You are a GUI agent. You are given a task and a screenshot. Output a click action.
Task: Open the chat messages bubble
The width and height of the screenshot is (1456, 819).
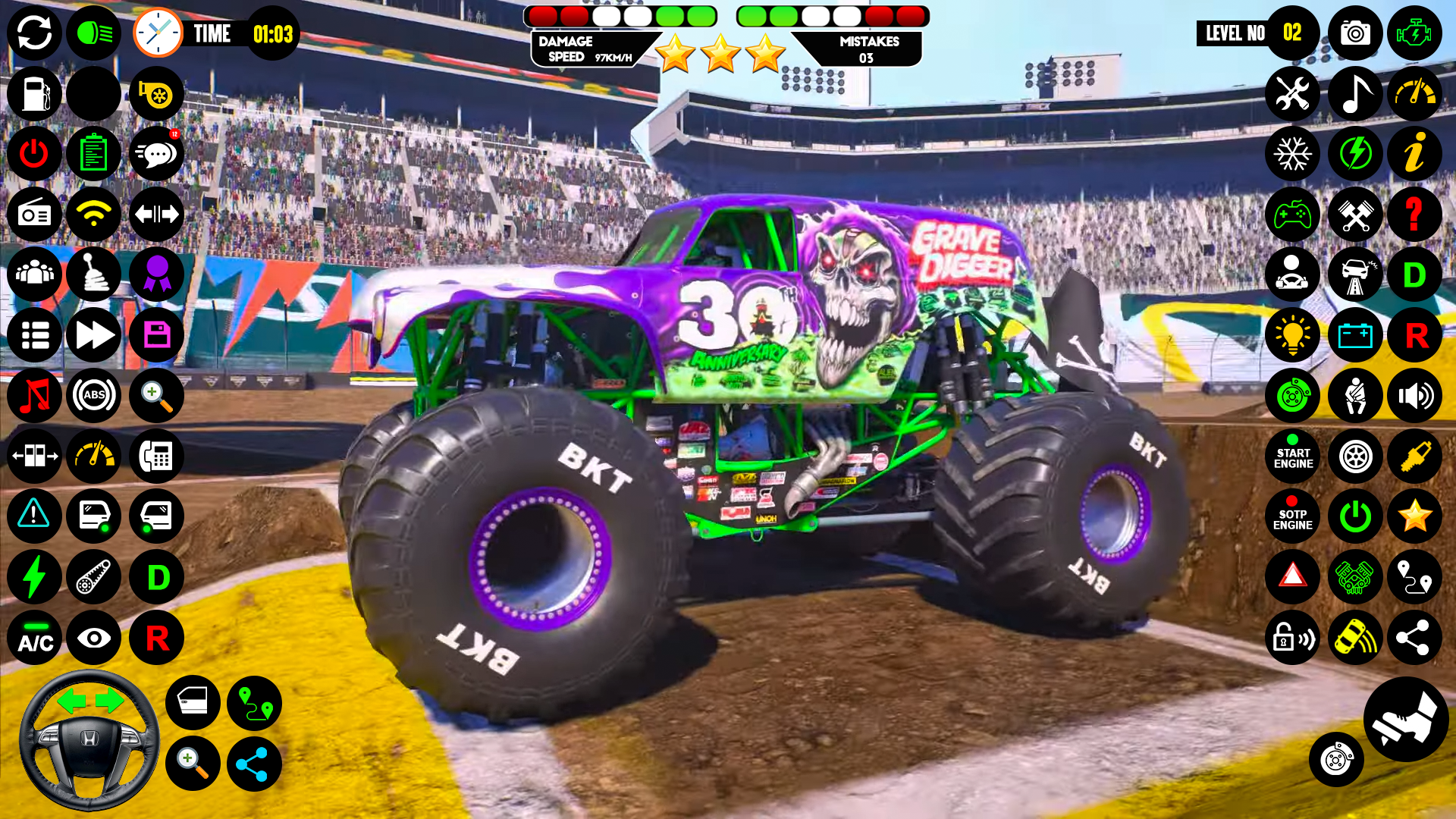pyautogui.click(x=156, y=154)
